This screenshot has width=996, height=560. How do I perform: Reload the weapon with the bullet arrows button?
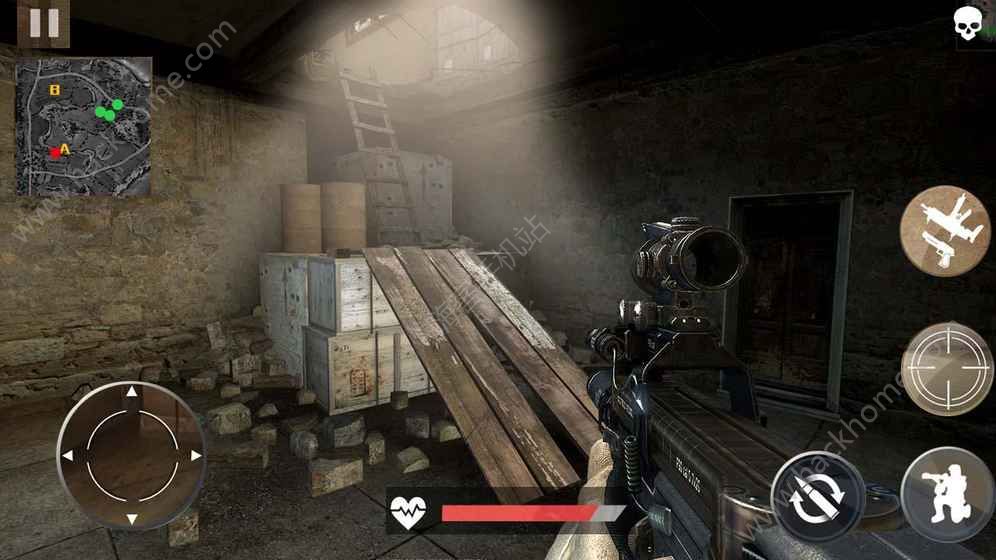point(818,496)
